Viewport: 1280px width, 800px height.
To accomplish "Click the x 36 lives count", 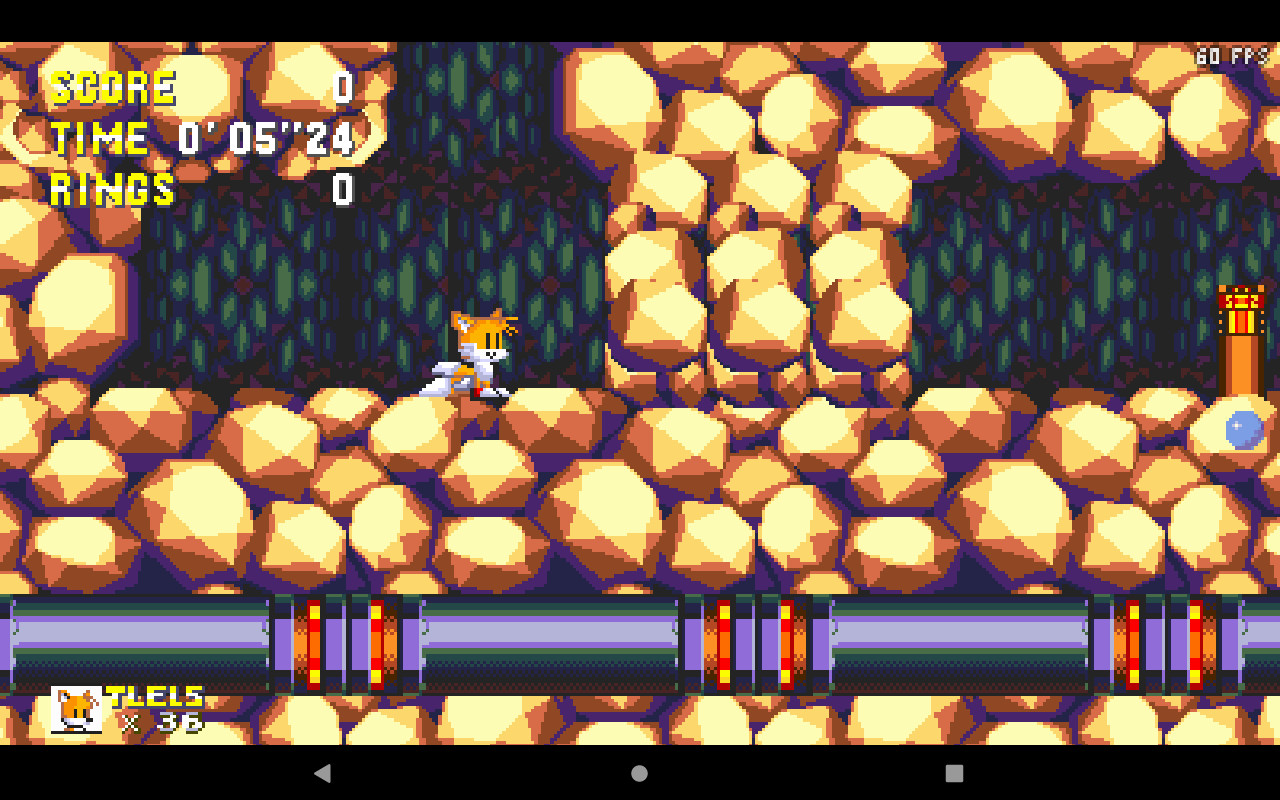I will pyautogui.click(x=160, y=722).
